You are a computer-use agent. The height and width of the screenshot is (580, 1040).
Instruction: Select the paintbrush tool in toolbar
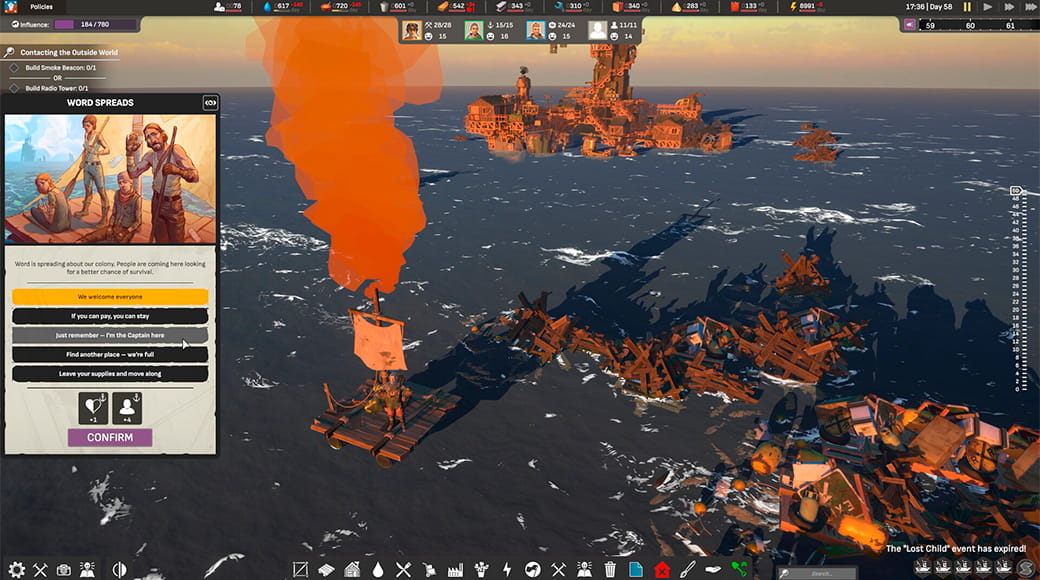687,570
